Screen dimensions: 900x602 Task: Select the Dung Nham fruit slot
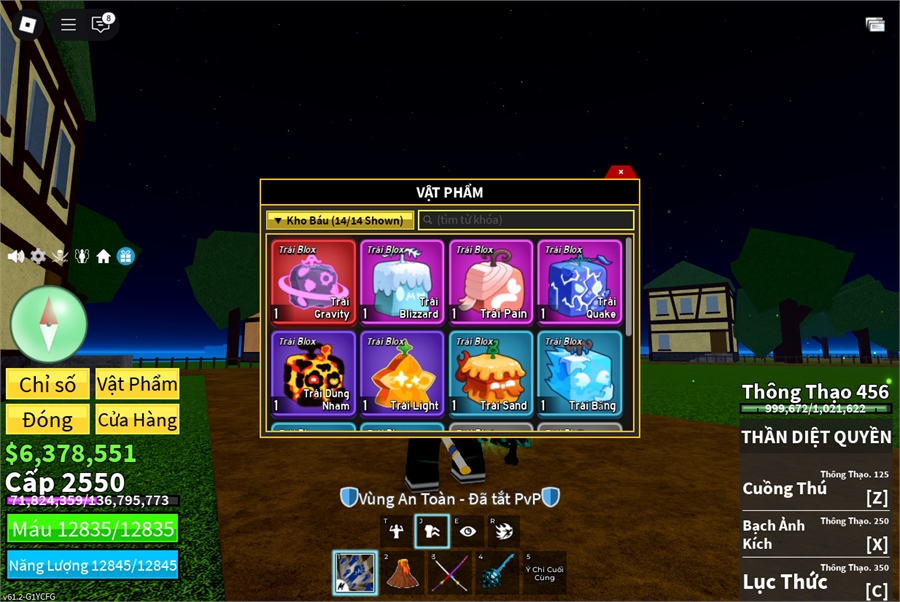(x=314, y=374)
